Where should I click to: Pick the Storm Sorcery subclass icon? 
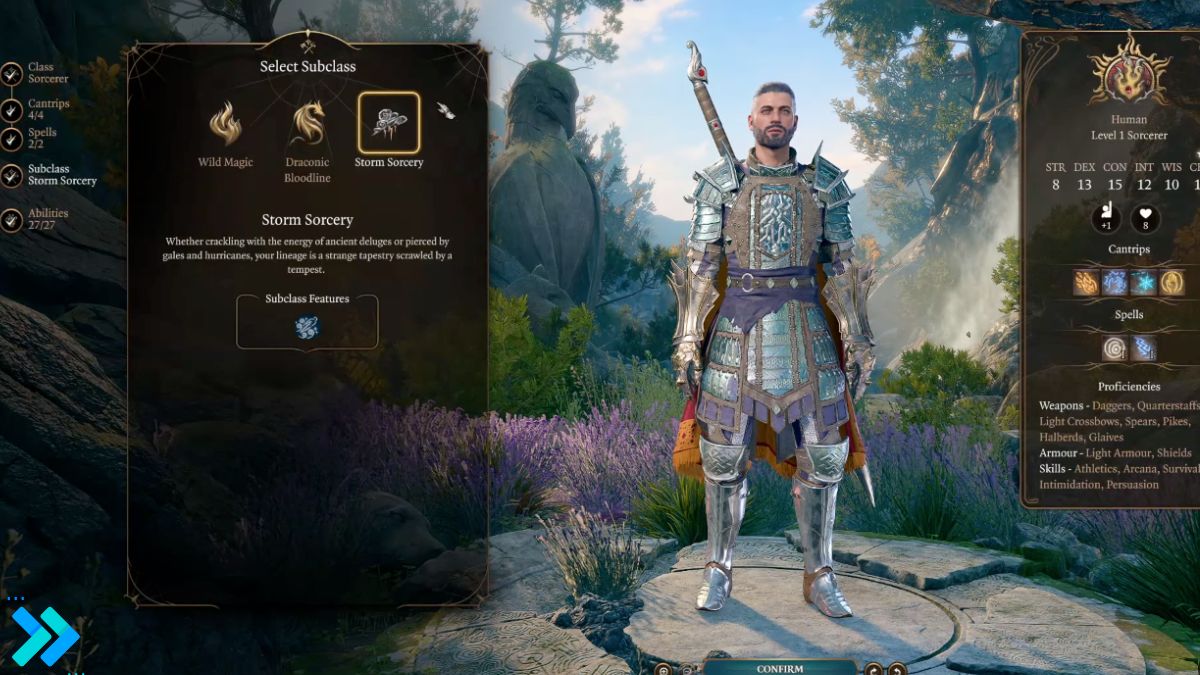pyautogui.click(x=388, y=123)
